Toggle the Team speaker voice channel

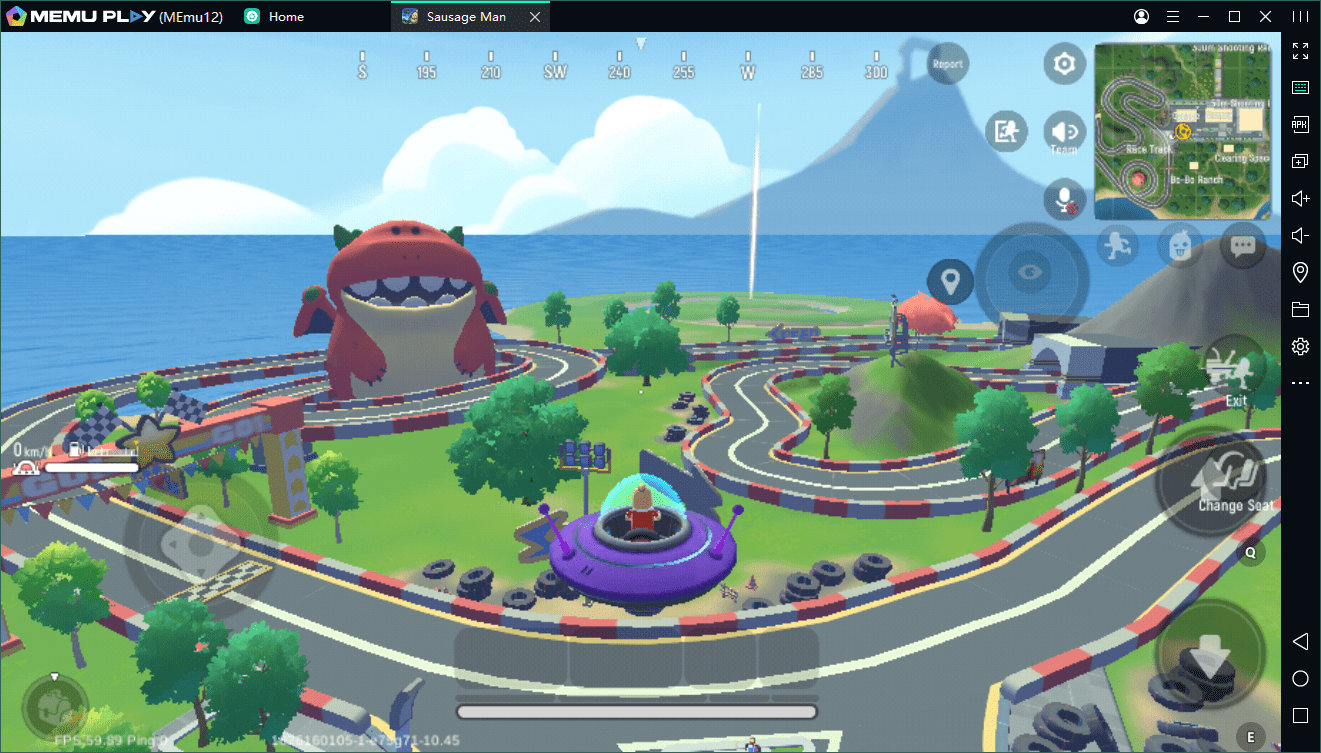point(1064,133)
